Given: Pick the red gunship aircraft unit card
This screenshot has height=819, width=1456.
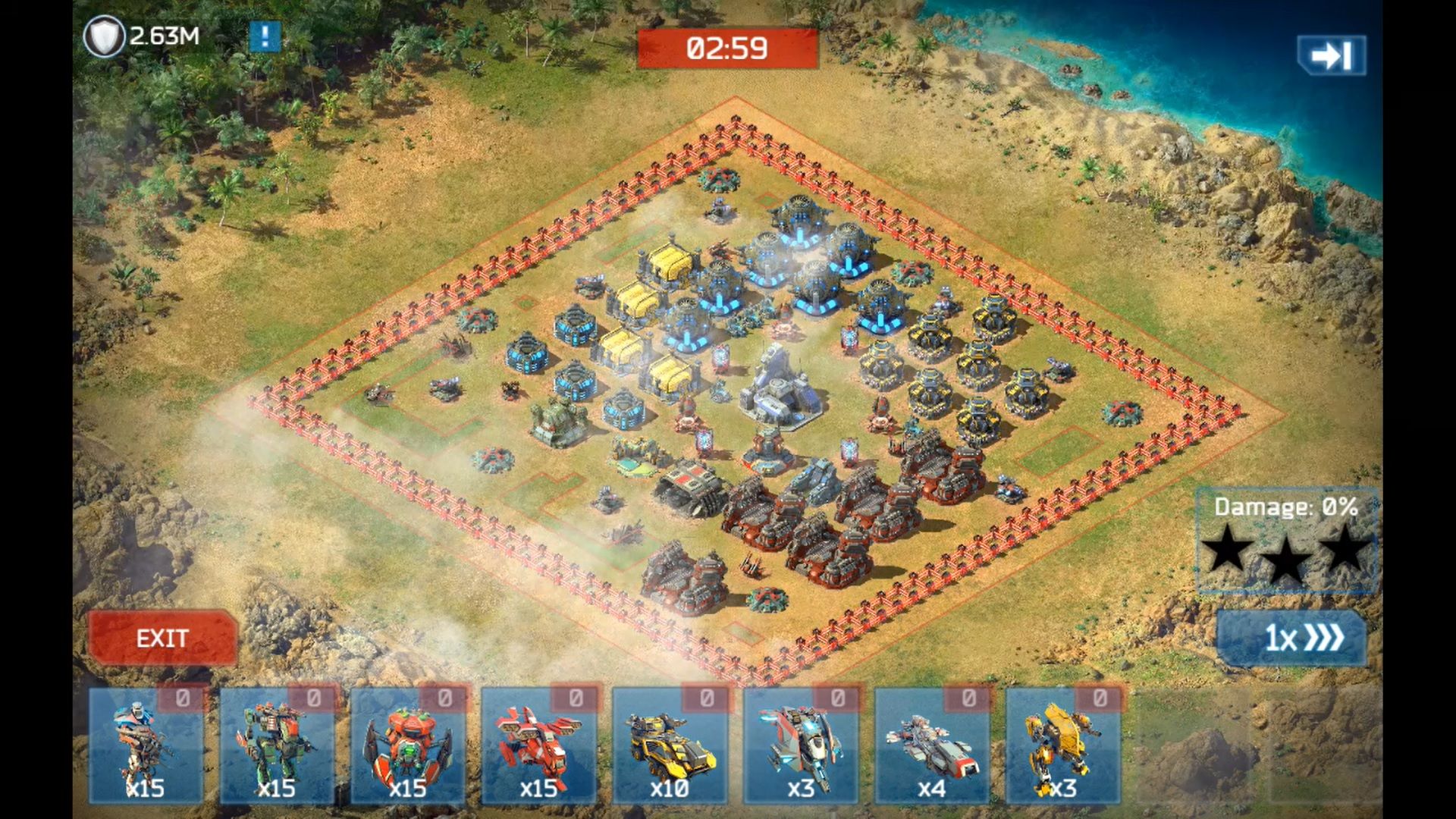Looking at the screenshot, I should point(538,746).
